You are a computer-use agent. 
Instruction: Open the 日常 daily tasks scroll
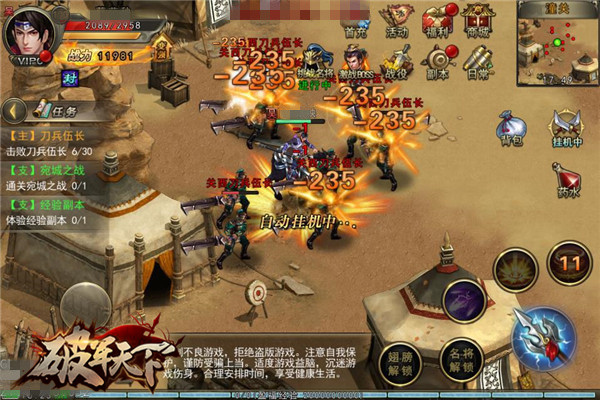tap(477, 60)
